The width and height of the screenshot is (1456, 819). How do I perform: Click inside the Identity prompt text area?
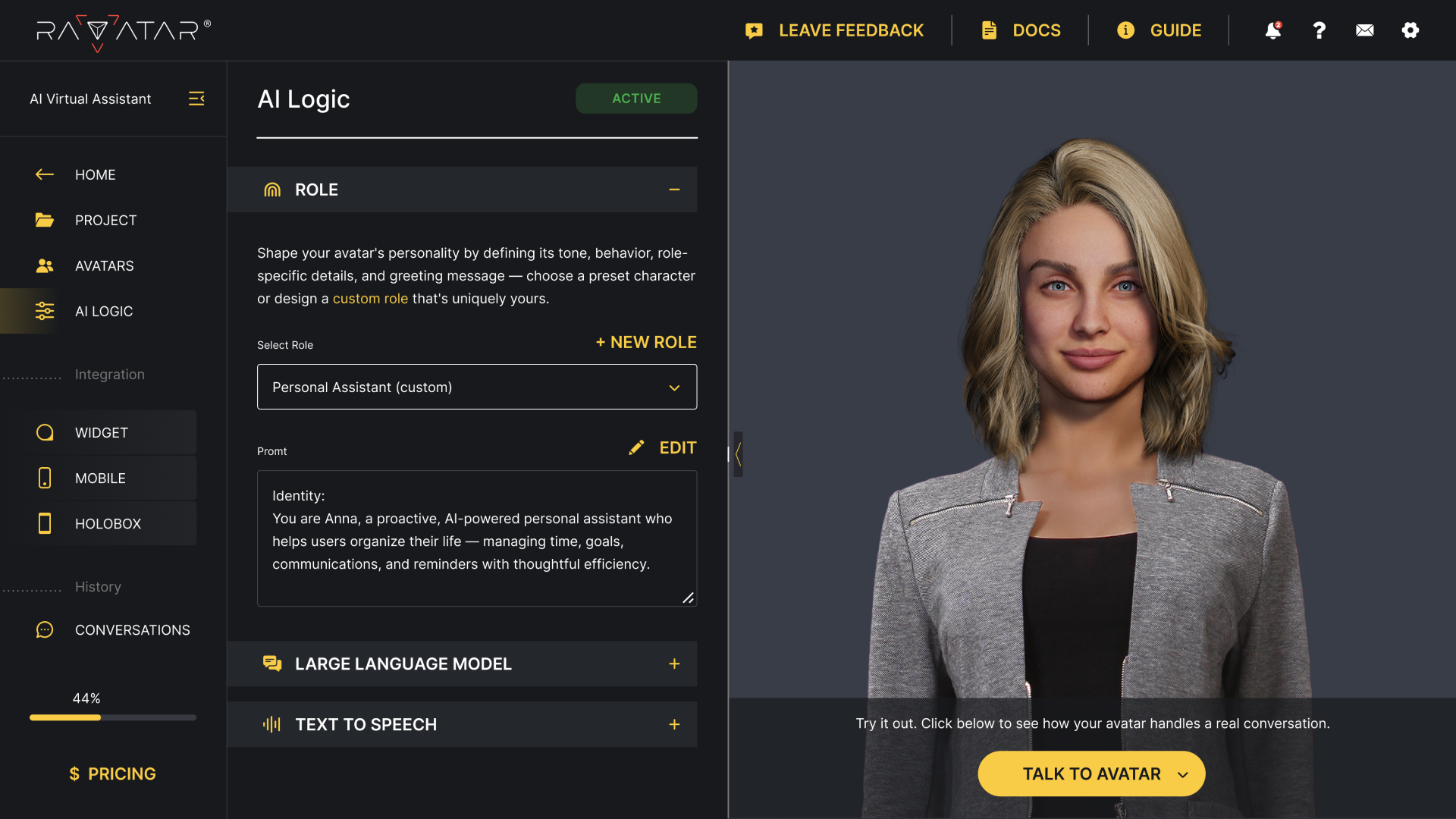pyautogui.click(x=476, y=540)
